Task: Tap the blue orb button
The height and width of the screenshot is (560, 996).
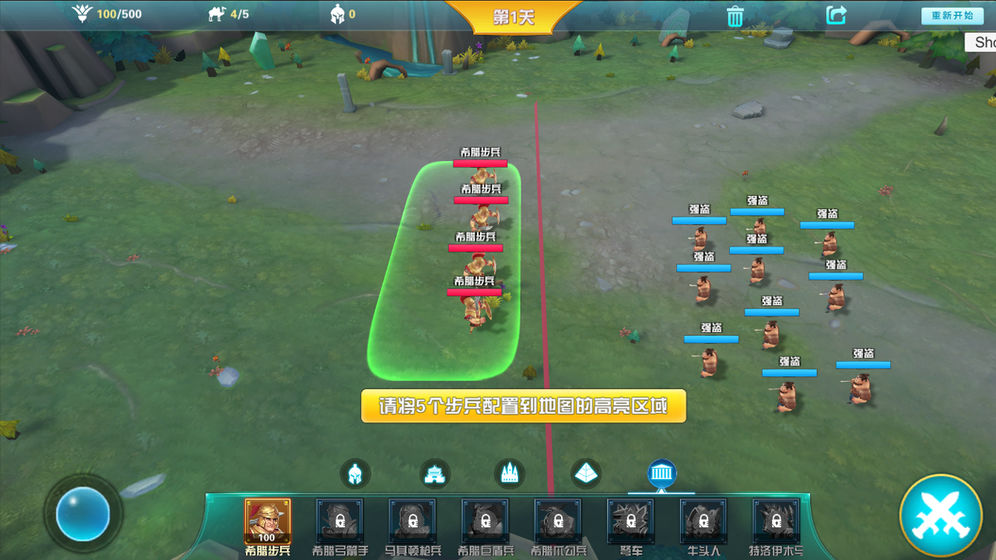Action: (83, 514)
